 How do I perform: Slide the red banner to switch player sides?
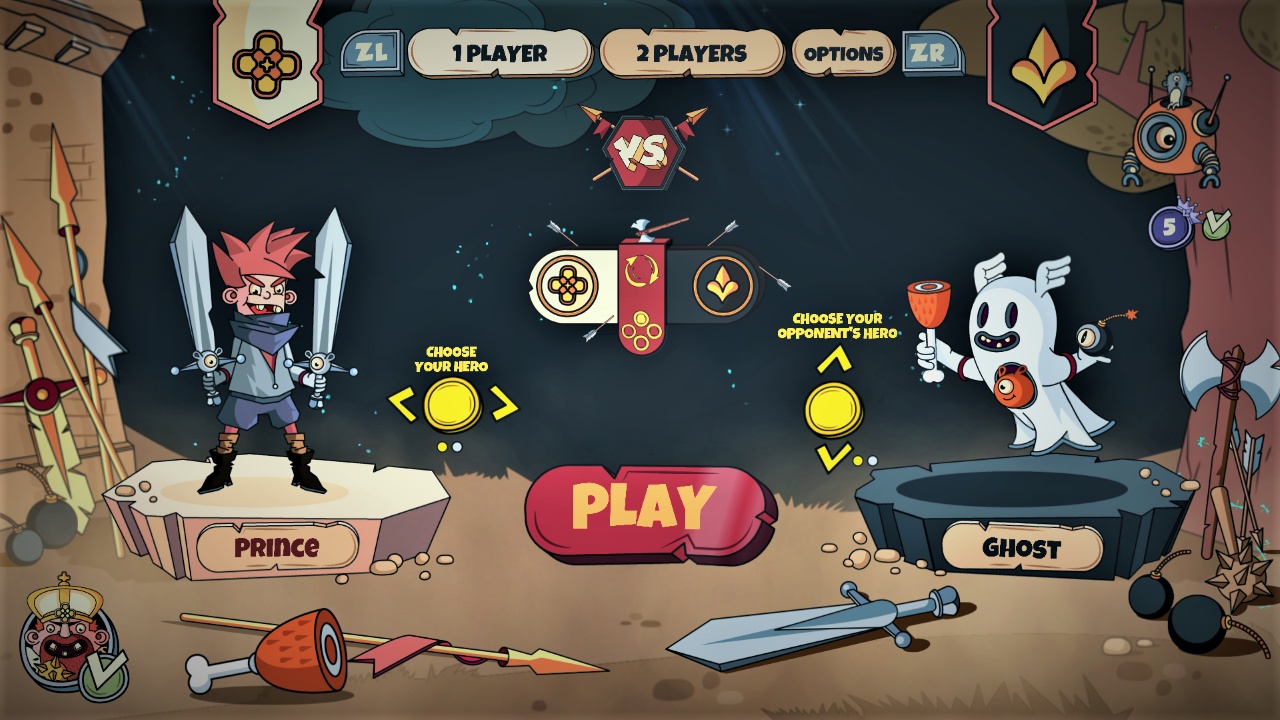640,300
